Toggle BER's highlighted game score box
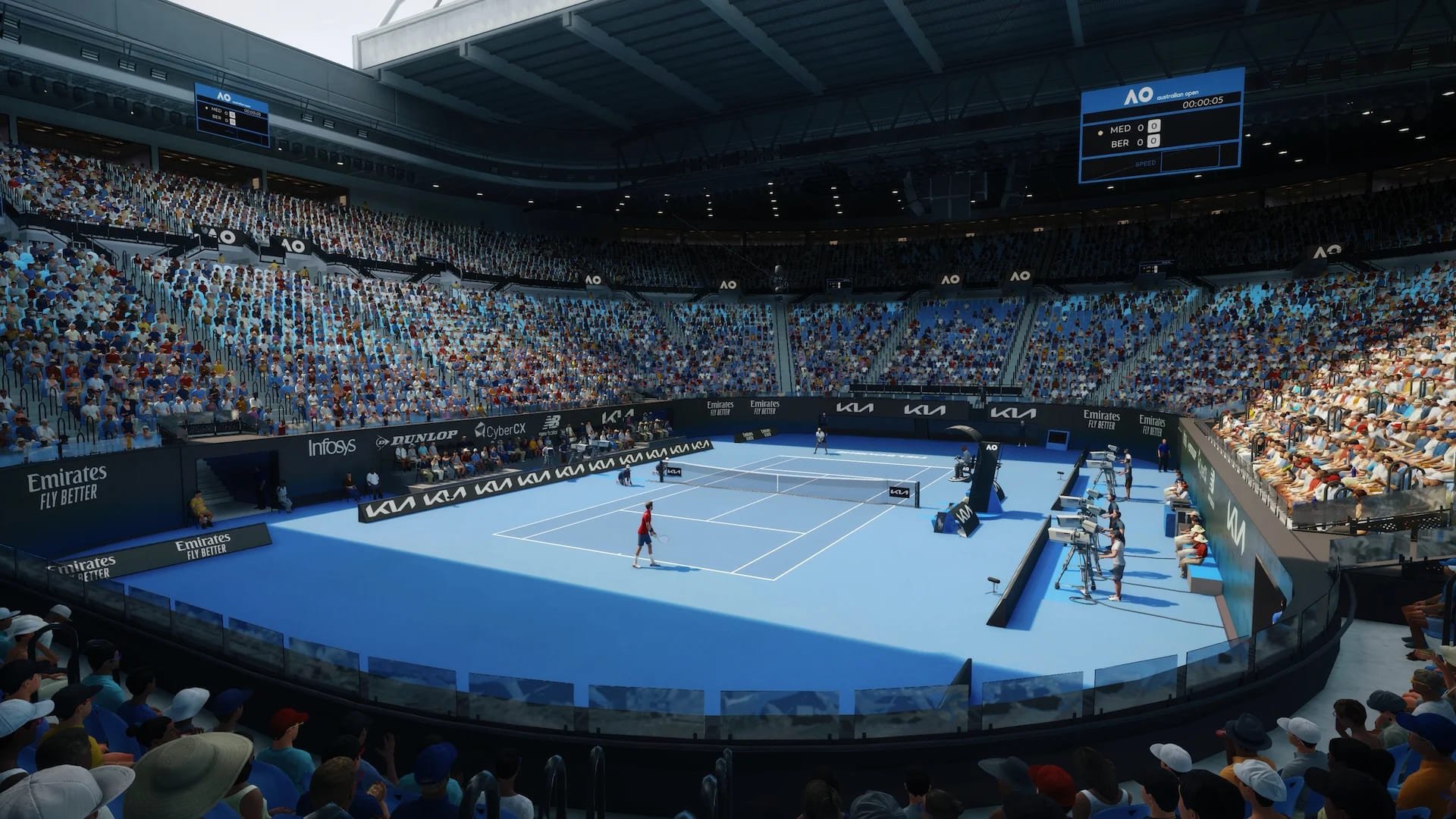Viewport: 1456px width, 819px height. [x=1154, y=143]
